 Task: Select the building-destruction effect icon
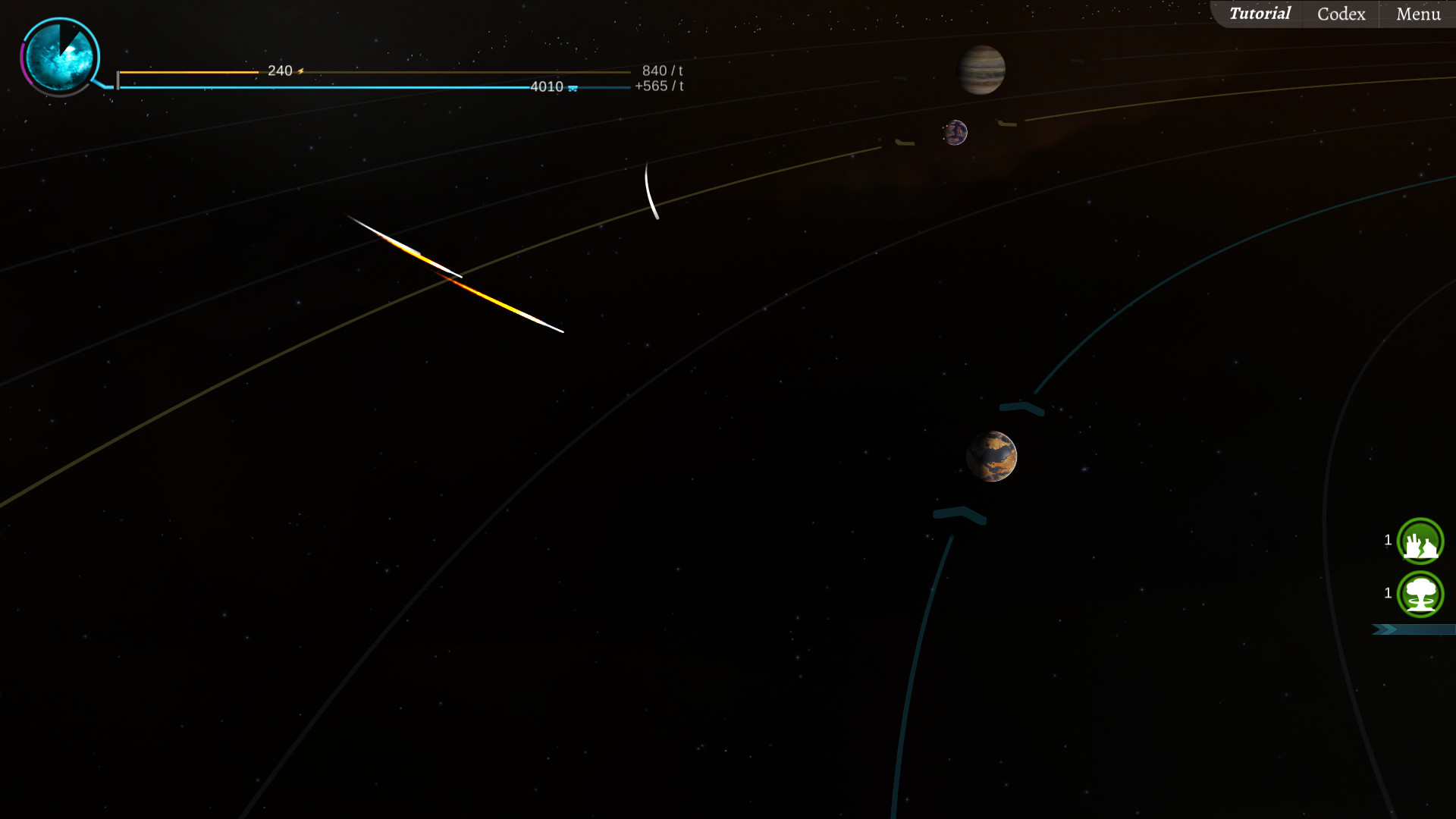[1420, 541]
